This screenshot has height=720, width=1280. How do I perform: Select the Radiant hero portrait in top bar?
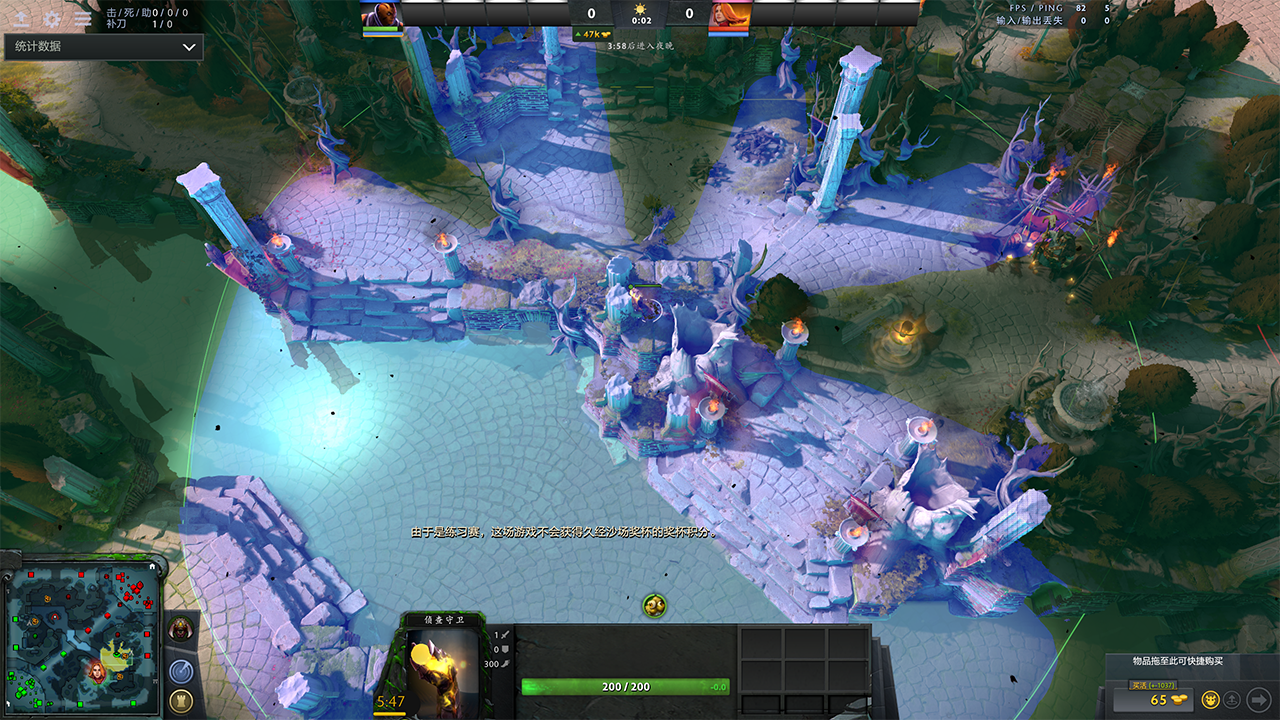click(x=379, y=16)
